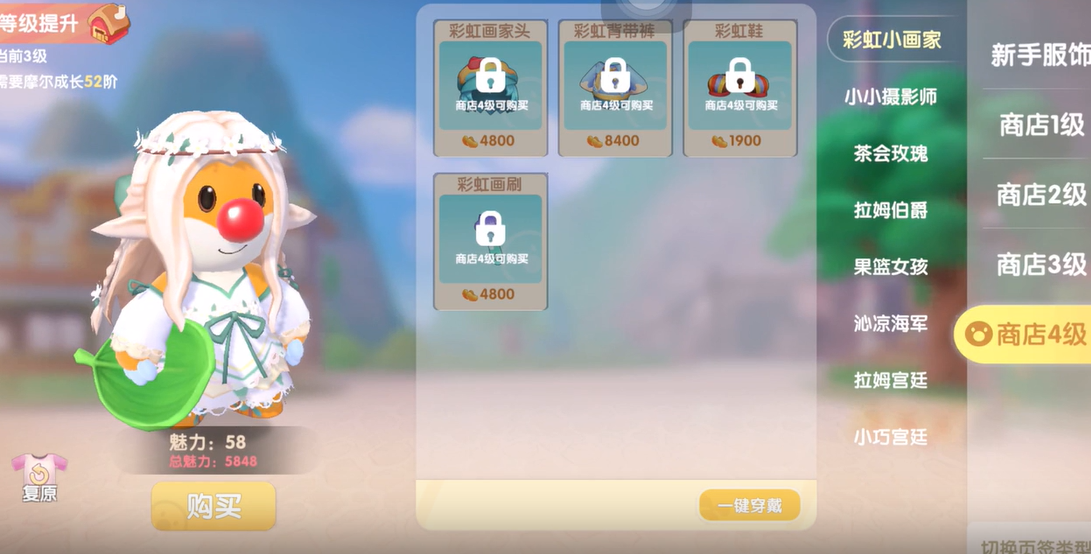Switch to the 新手服饰 tab
This screenshot has height=554, width=1091.
tap(1040, 55)
